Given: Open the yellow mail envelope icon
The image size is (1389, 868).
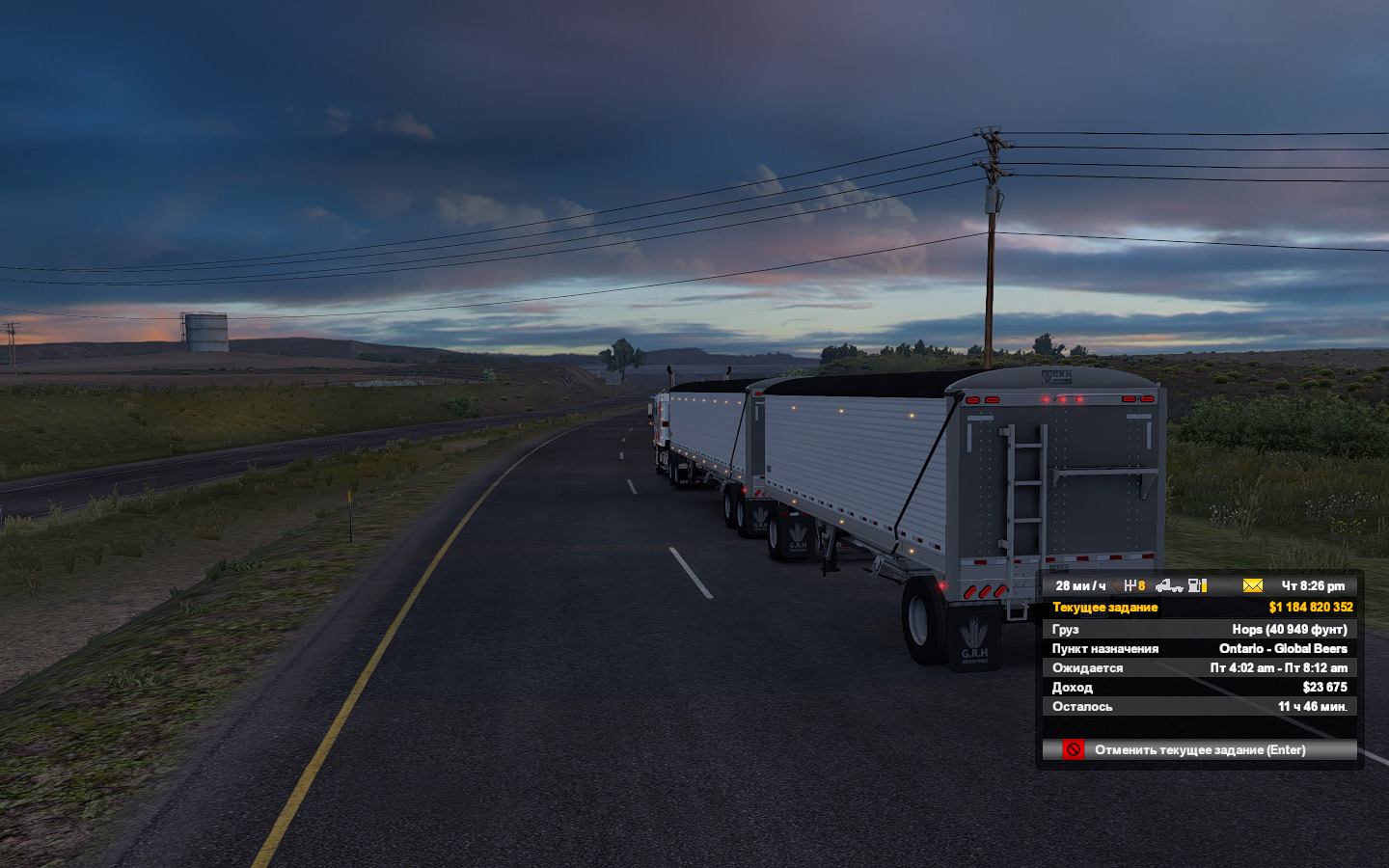Looking at the screenshot, I should (1252, 585).
